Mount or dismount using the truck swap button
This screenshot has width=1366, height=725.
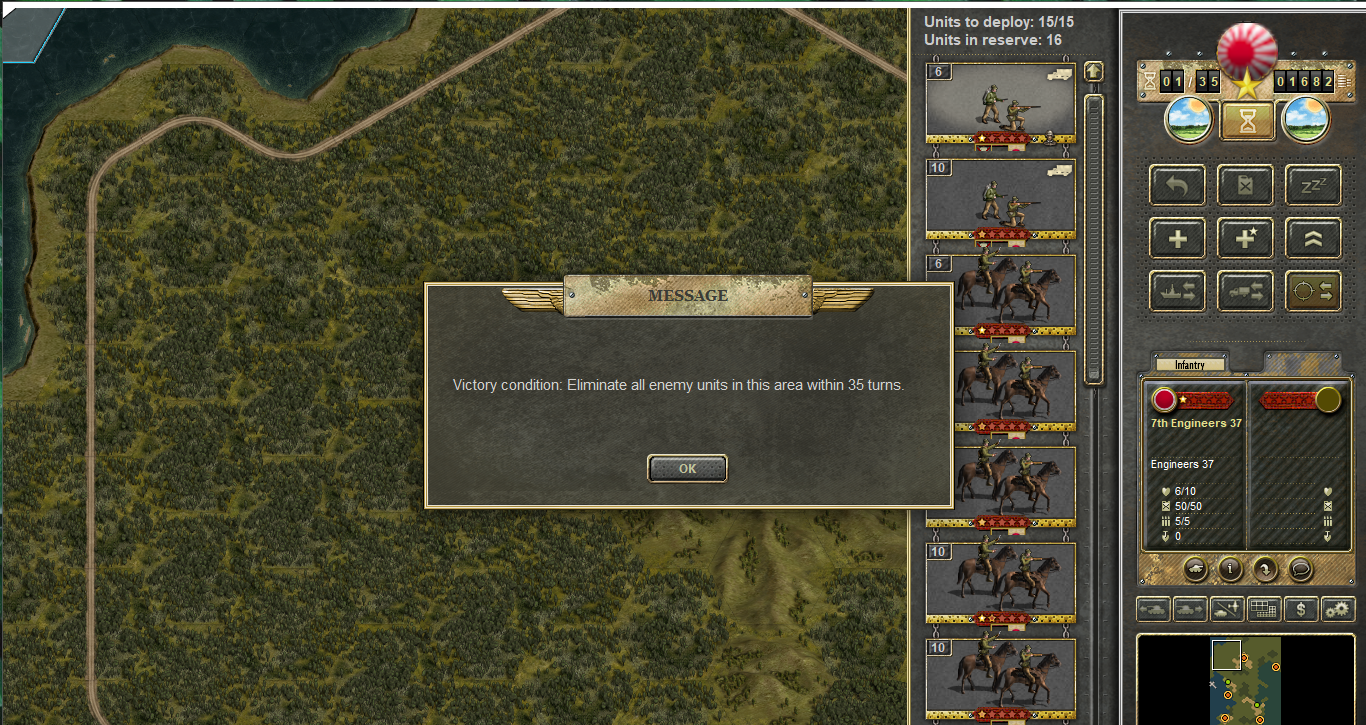[x=1245, y=291]
